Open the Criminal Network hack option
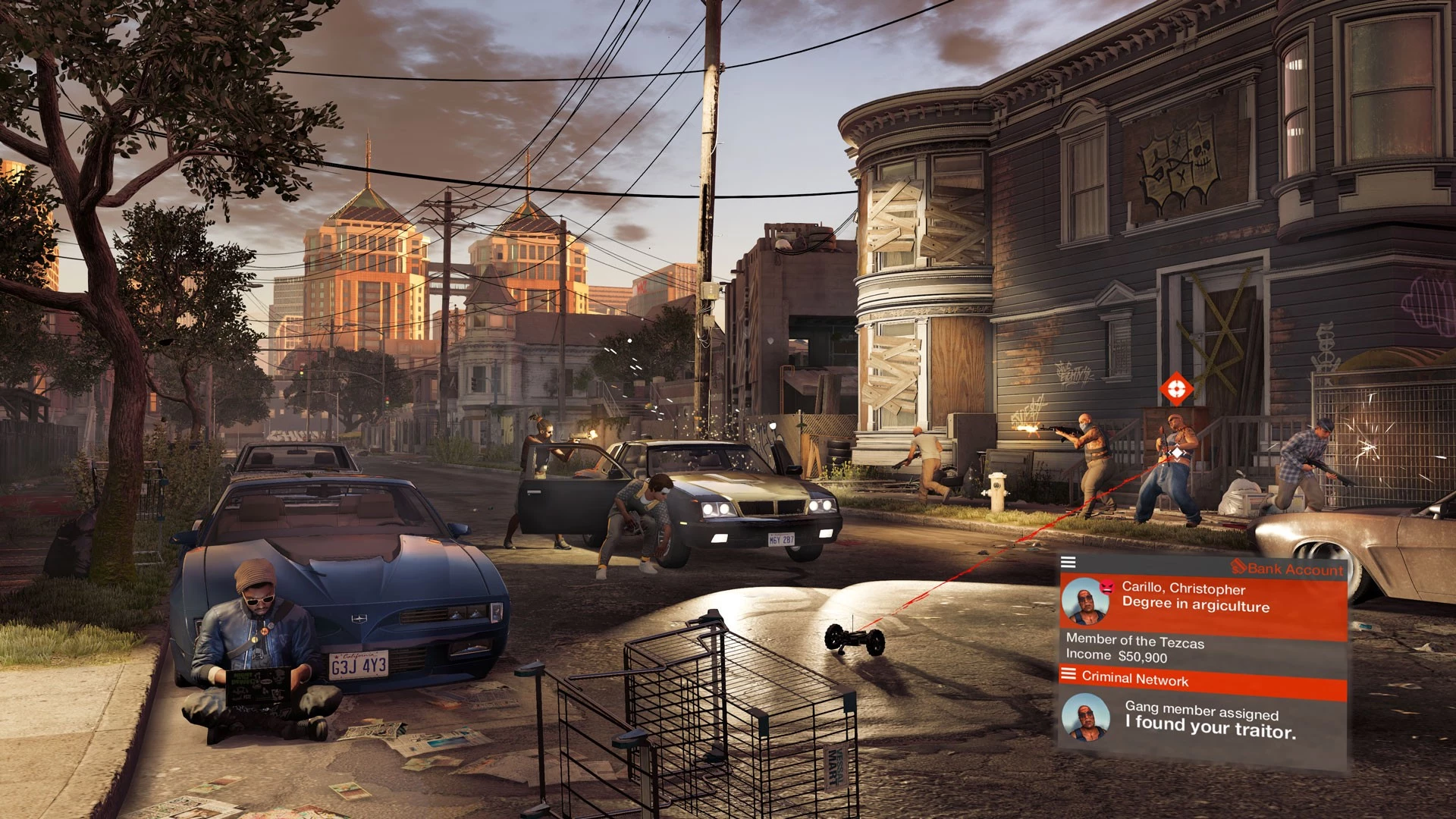The image size is (1456, 819). pyautogui.click(x=1134, y=679)
